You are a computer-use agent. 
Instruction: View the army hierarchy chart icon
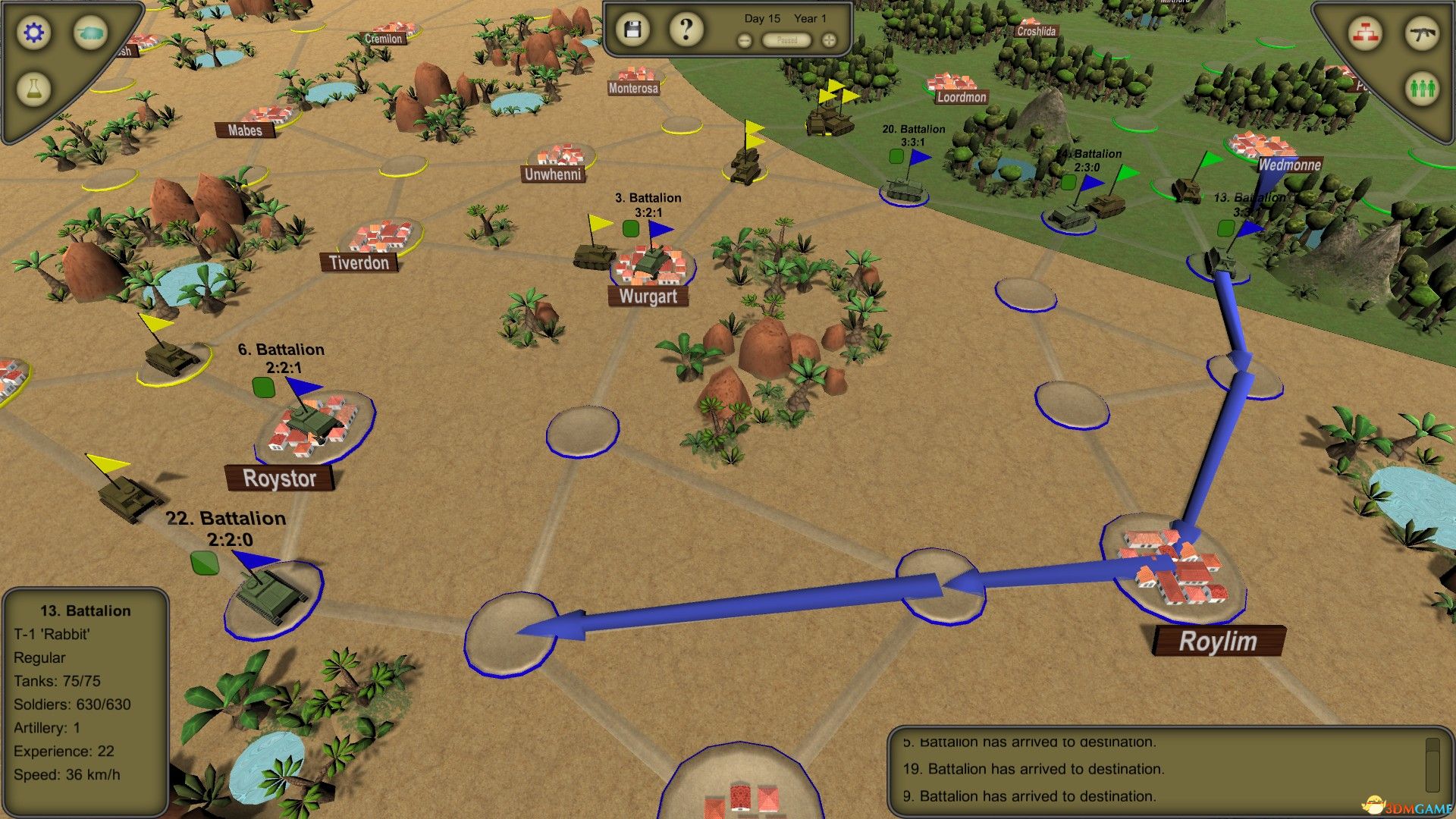(x=1365, y=33)
